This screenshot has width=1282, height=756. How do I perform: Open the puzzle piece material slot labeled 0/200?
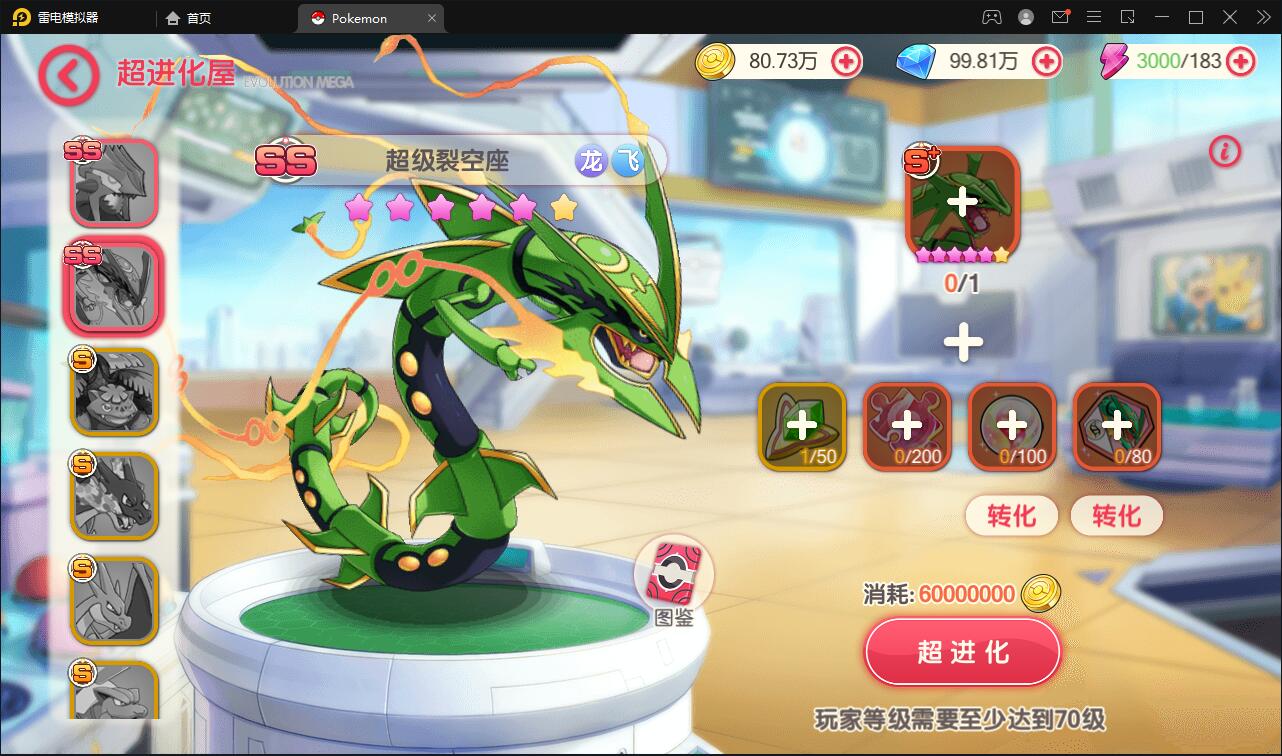[908, 427]
